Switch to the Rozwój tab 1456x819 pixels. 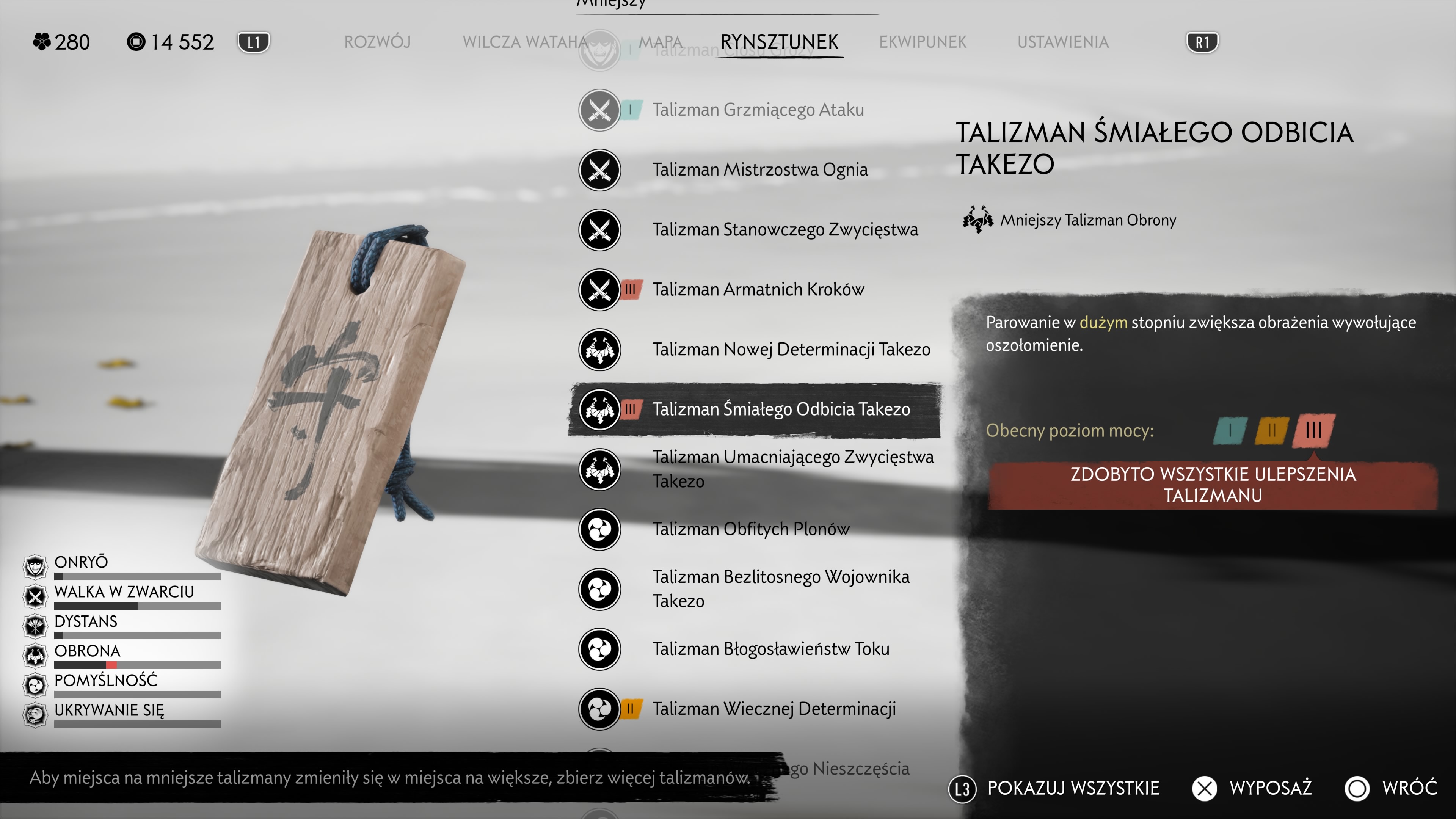coord(377,42)
